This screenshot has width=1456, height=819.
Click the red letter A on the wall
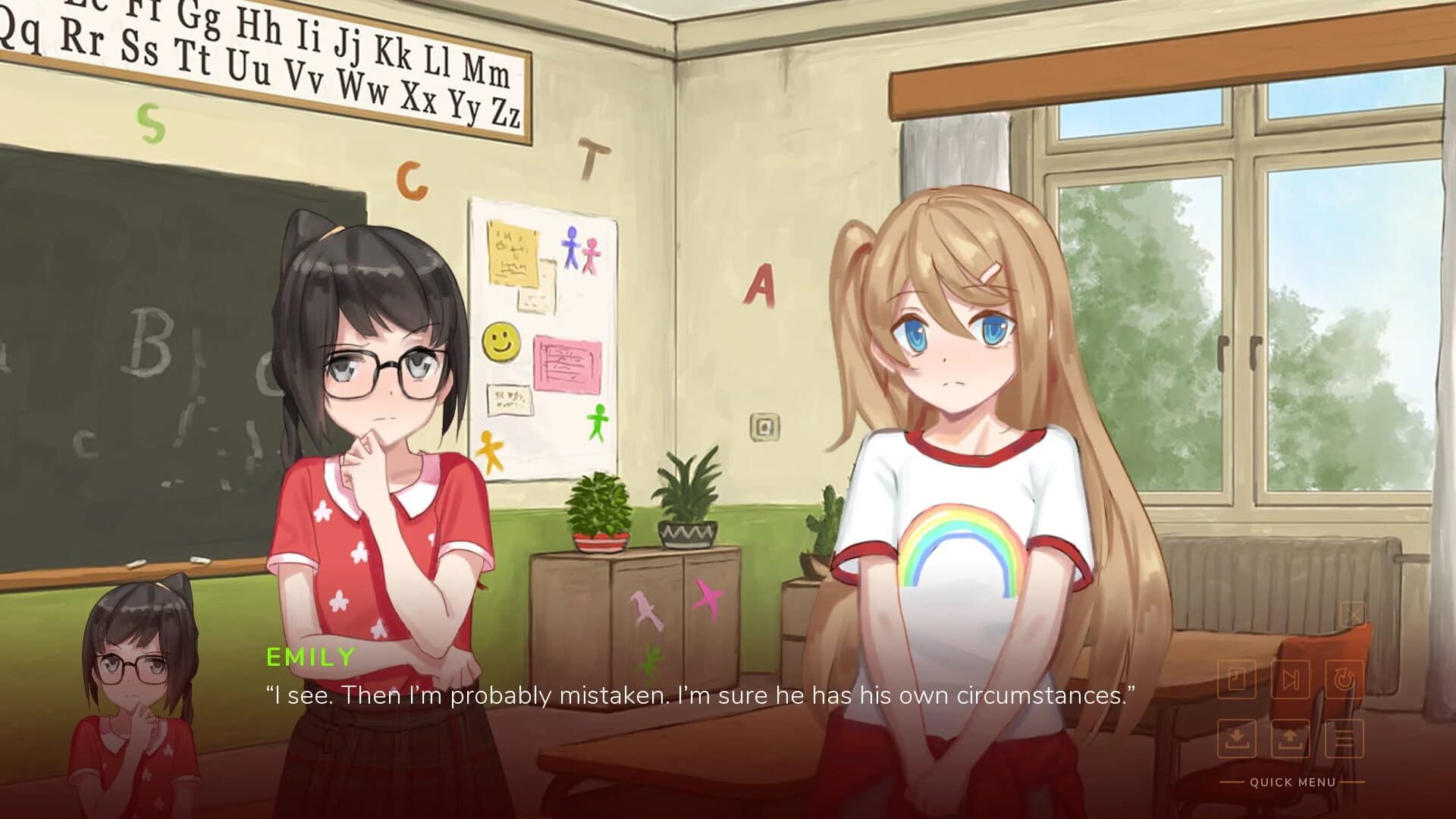pos(758,287)
